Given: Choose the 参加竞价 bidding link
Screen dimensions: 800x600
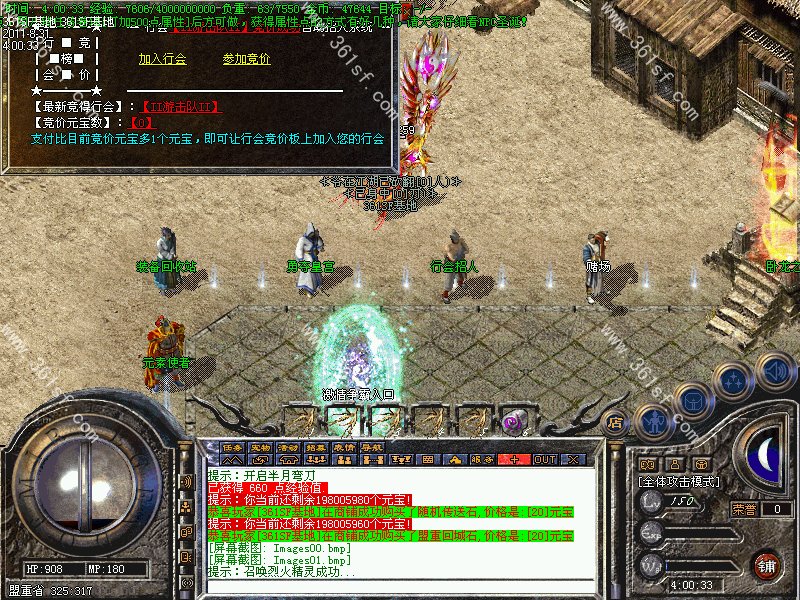Looking at the screenshot, I should point(246,59).
